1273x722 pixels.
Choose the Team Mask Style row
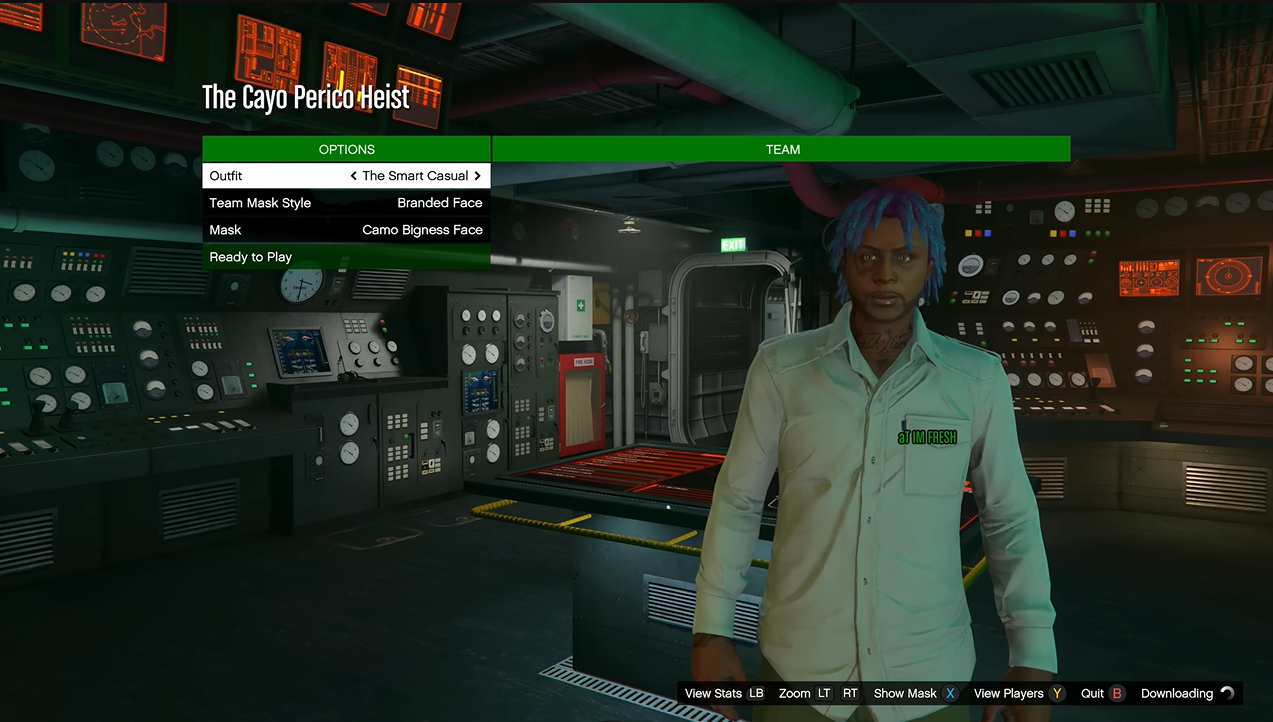346,203
